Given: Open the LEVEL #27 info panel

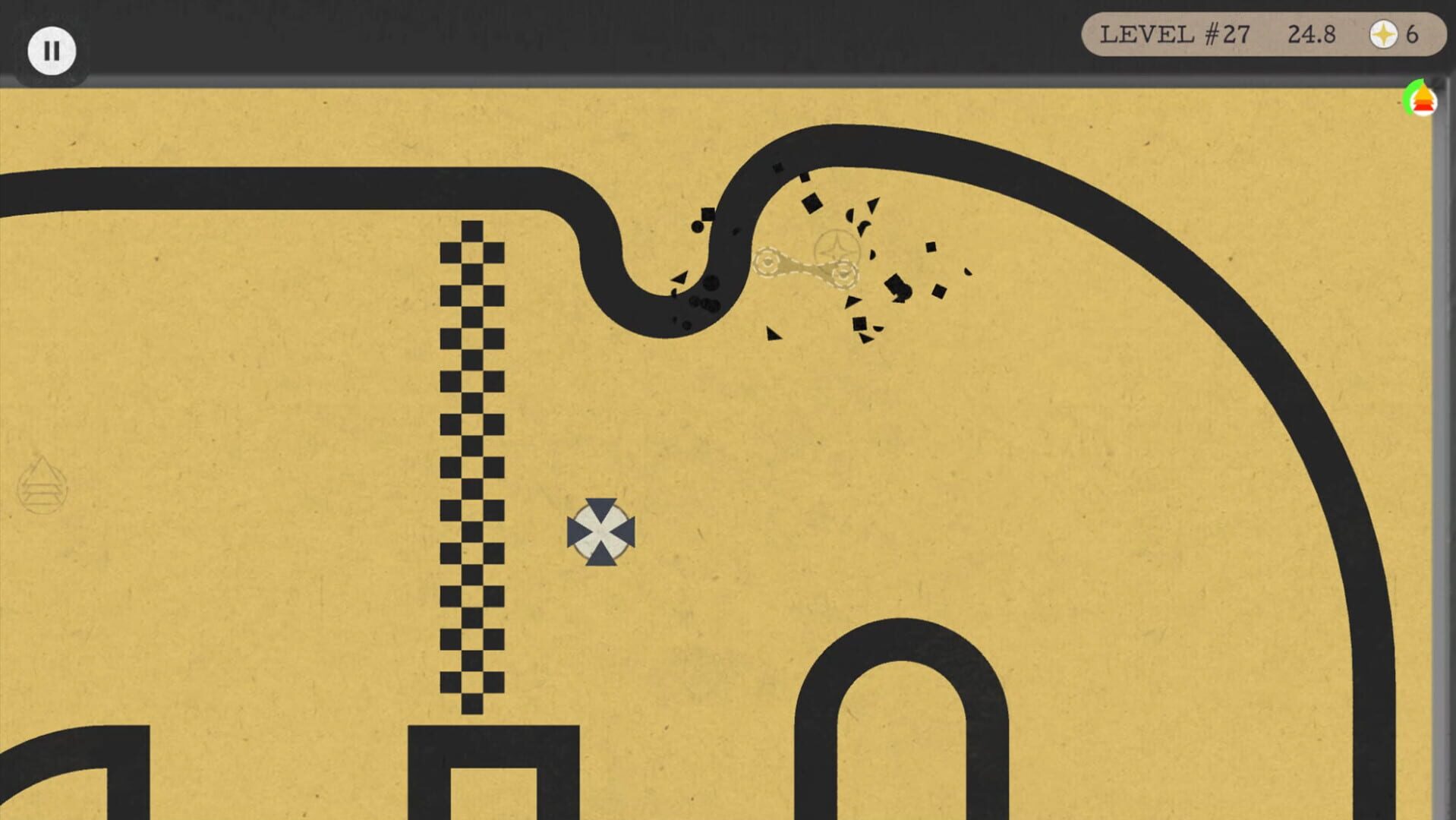Looking at the screenshot, I should click(1176, 34).
